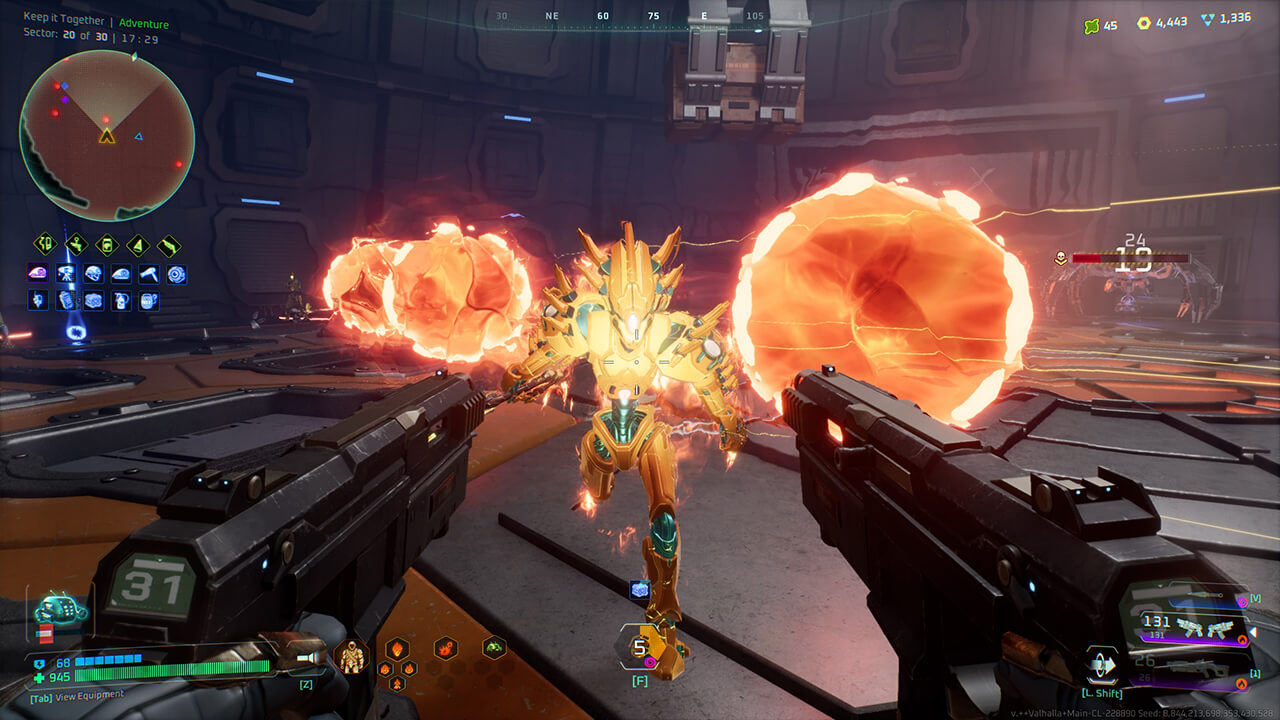This screenshot has width=1280, height=720.
Task: Click the mug icon in the implant grid
Action: (x=148, y=300)
